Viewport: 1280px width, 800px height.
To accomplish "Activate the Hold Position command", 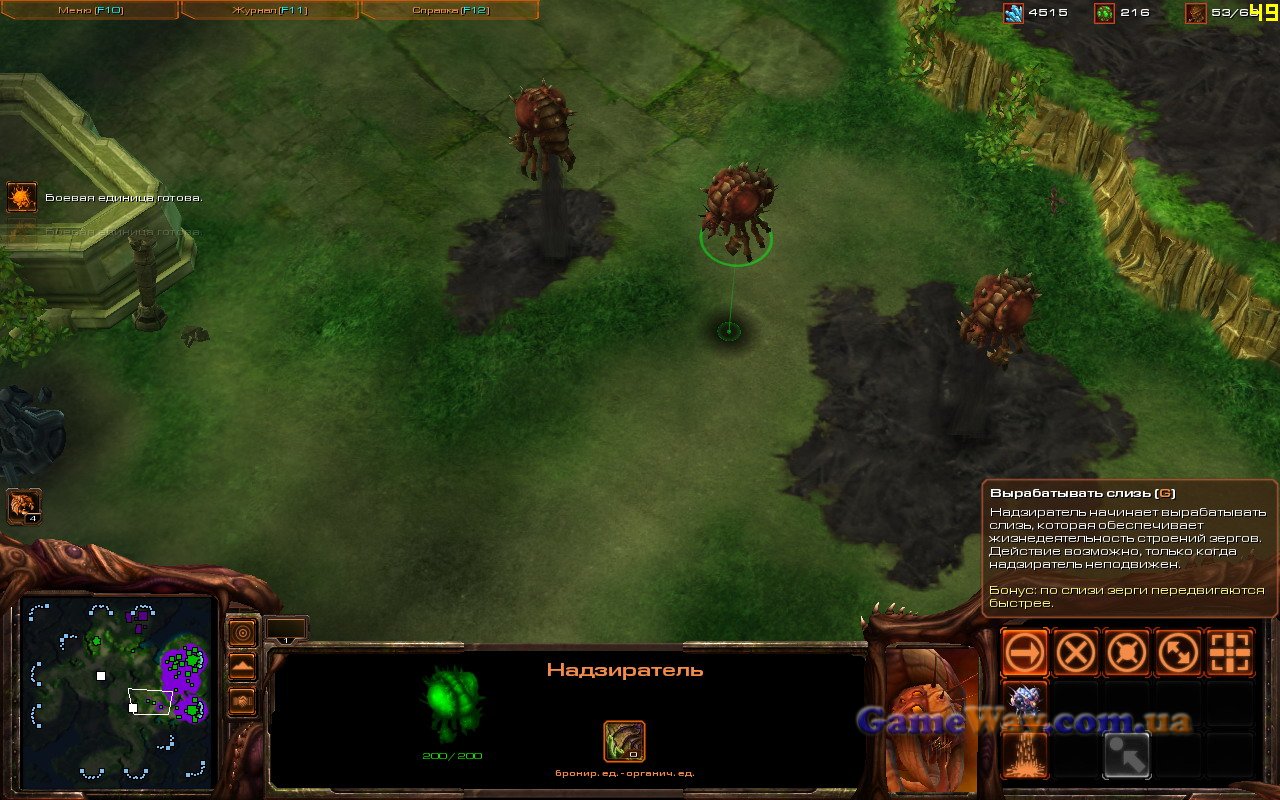I will click(1127, 654).
